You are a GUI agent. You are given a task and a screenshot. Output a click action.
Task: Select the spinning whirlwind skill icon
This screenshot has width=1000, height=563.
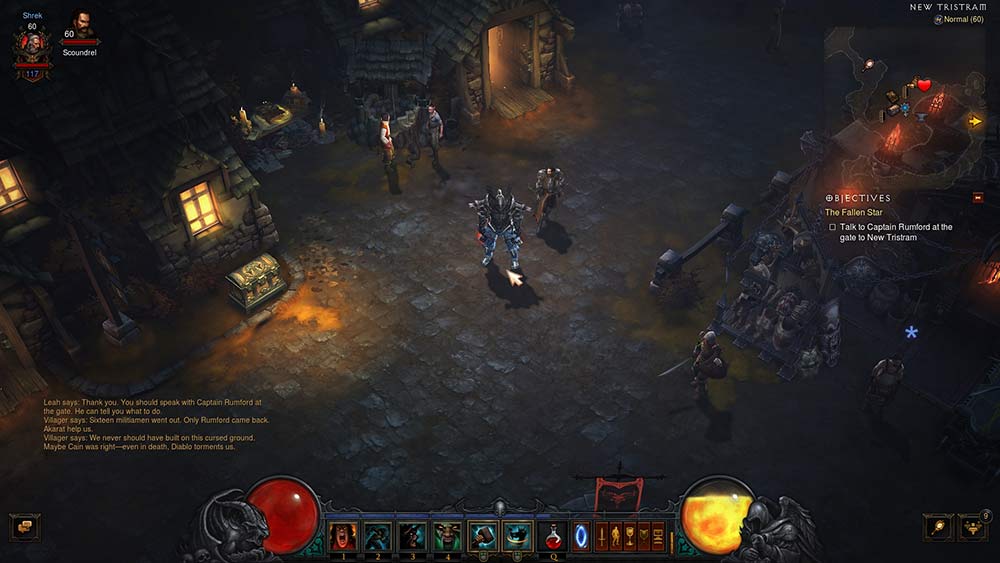[516, 535]
